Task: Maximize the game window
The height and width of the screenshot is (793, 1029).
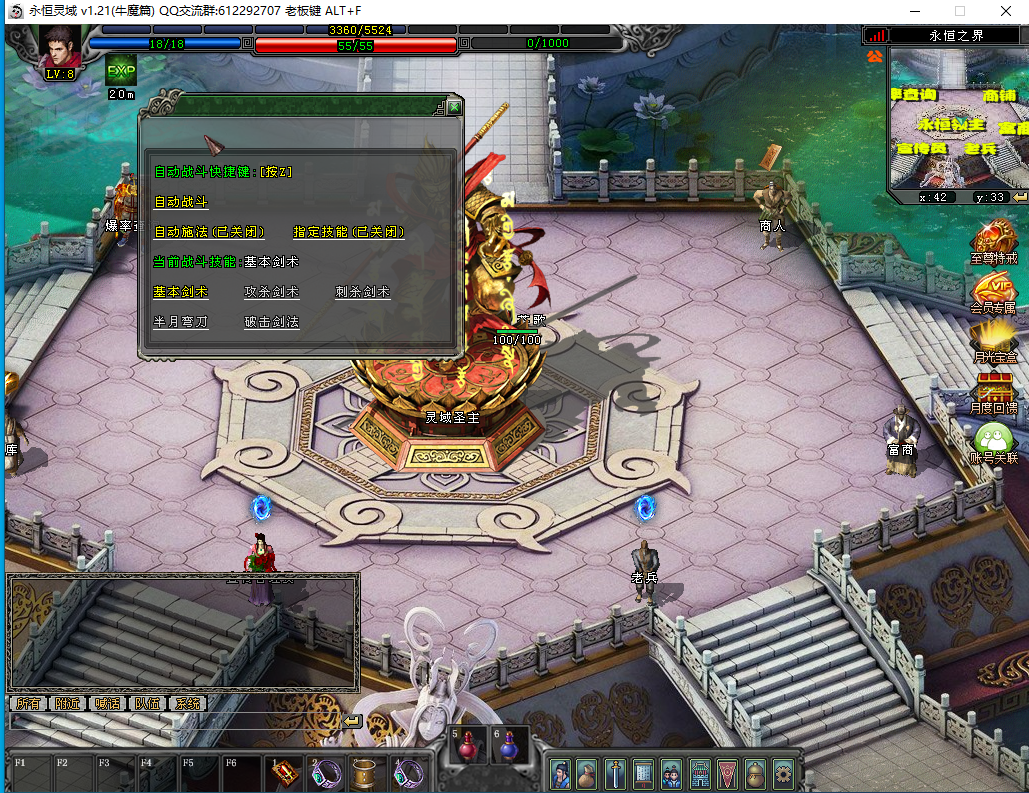Action: tap(959, 11)
